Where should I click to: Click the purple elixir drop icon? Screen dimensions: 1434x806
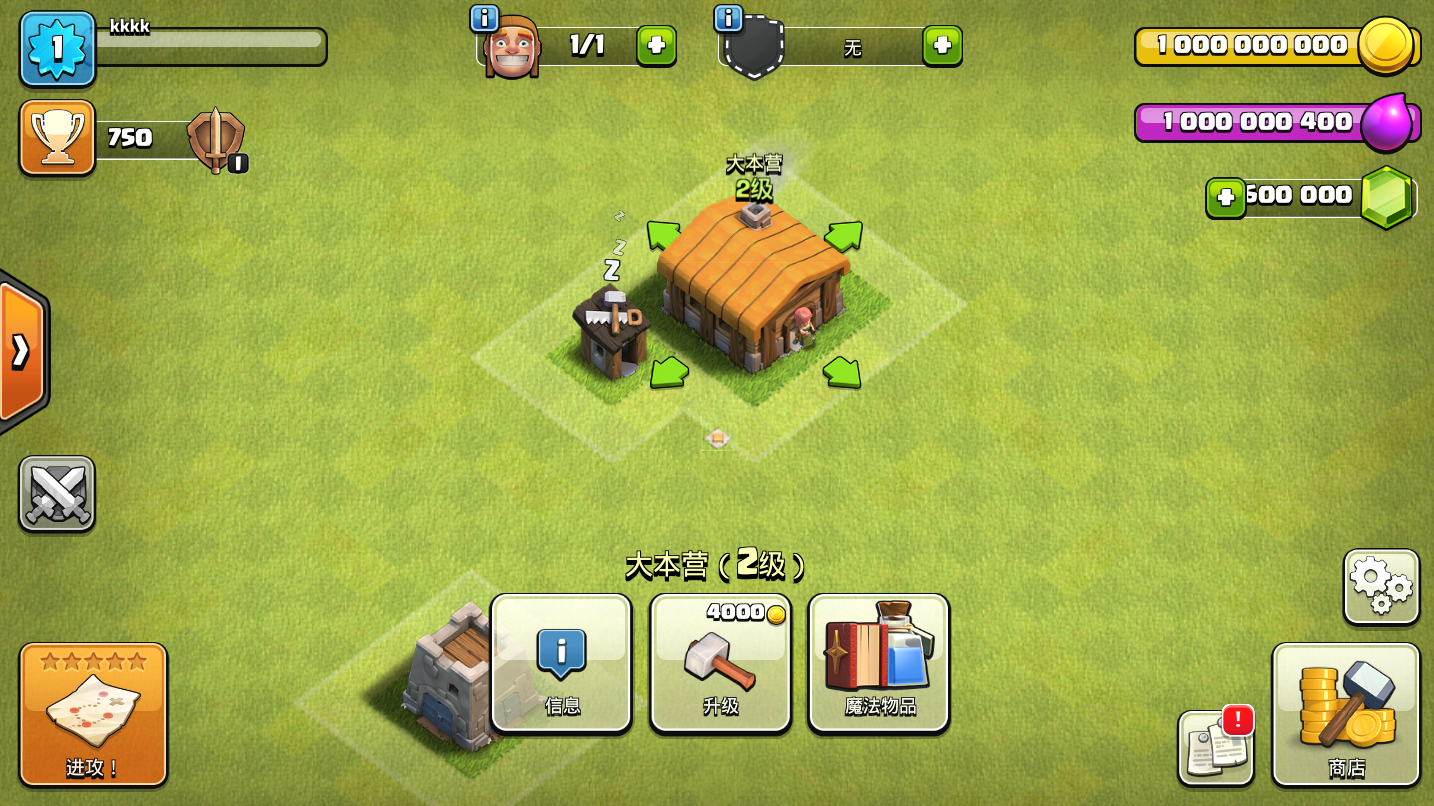pos(1386,122)
